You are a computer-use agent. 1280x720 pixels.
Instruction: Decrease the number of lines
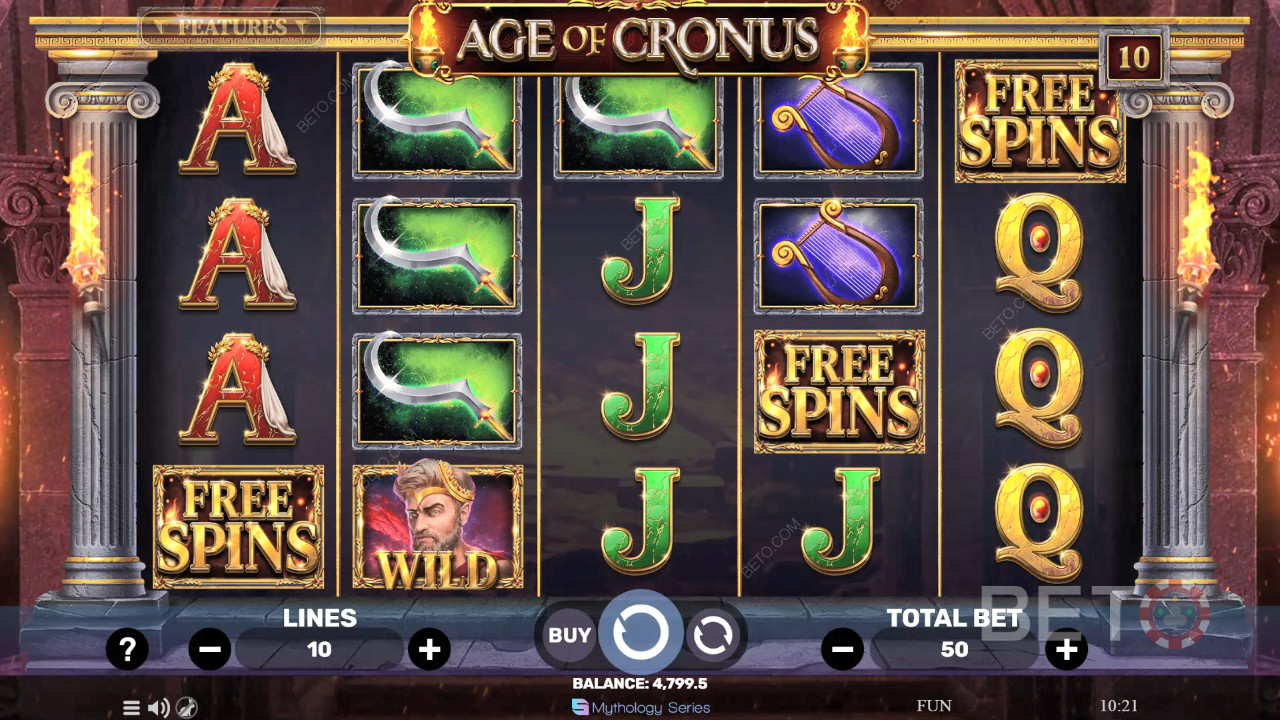click(210, 650)
